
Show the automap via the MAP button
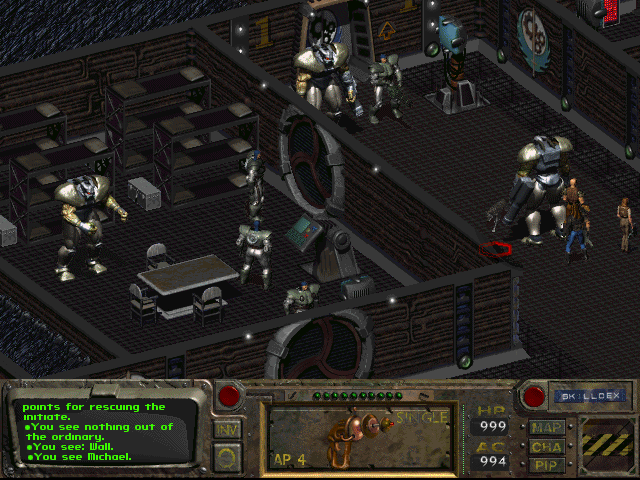tap(547, 428)
